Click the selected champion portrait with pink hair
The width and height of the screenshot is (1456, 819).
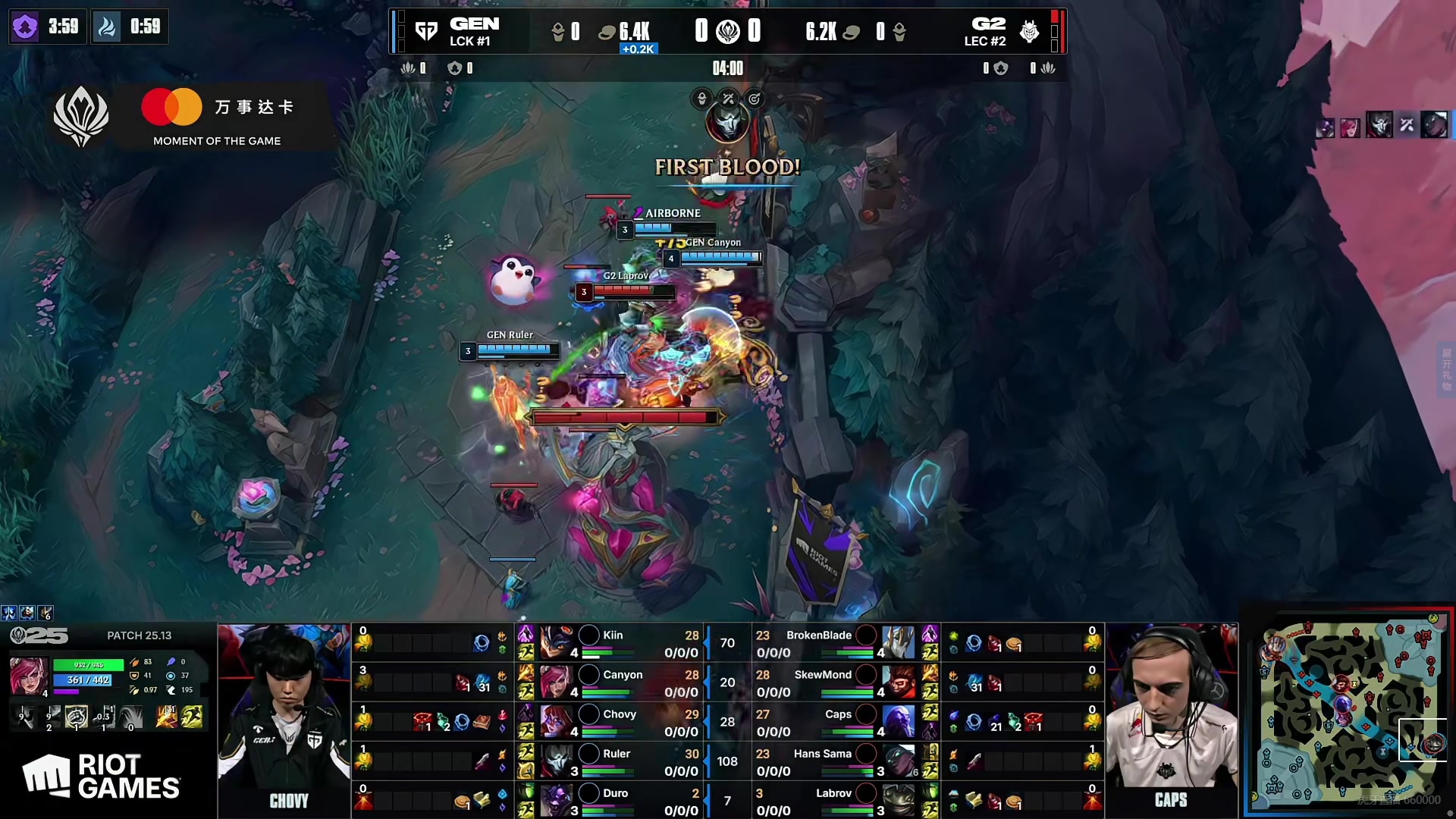point(29,676)
